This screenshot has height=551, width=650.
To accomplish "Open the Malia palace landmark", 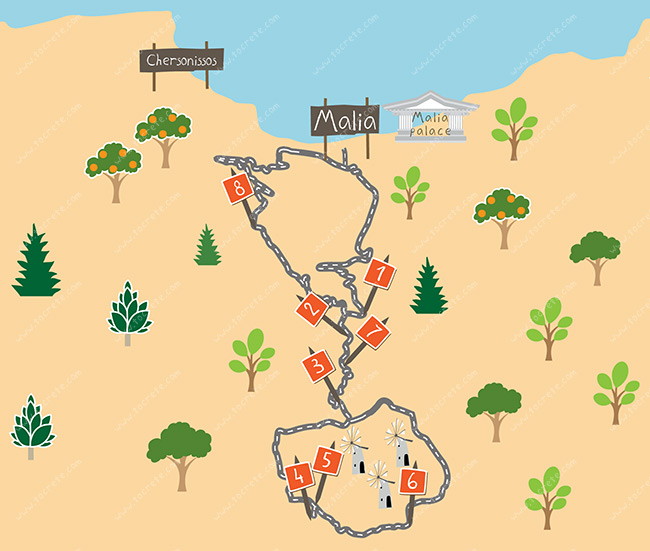I will 431,118.
